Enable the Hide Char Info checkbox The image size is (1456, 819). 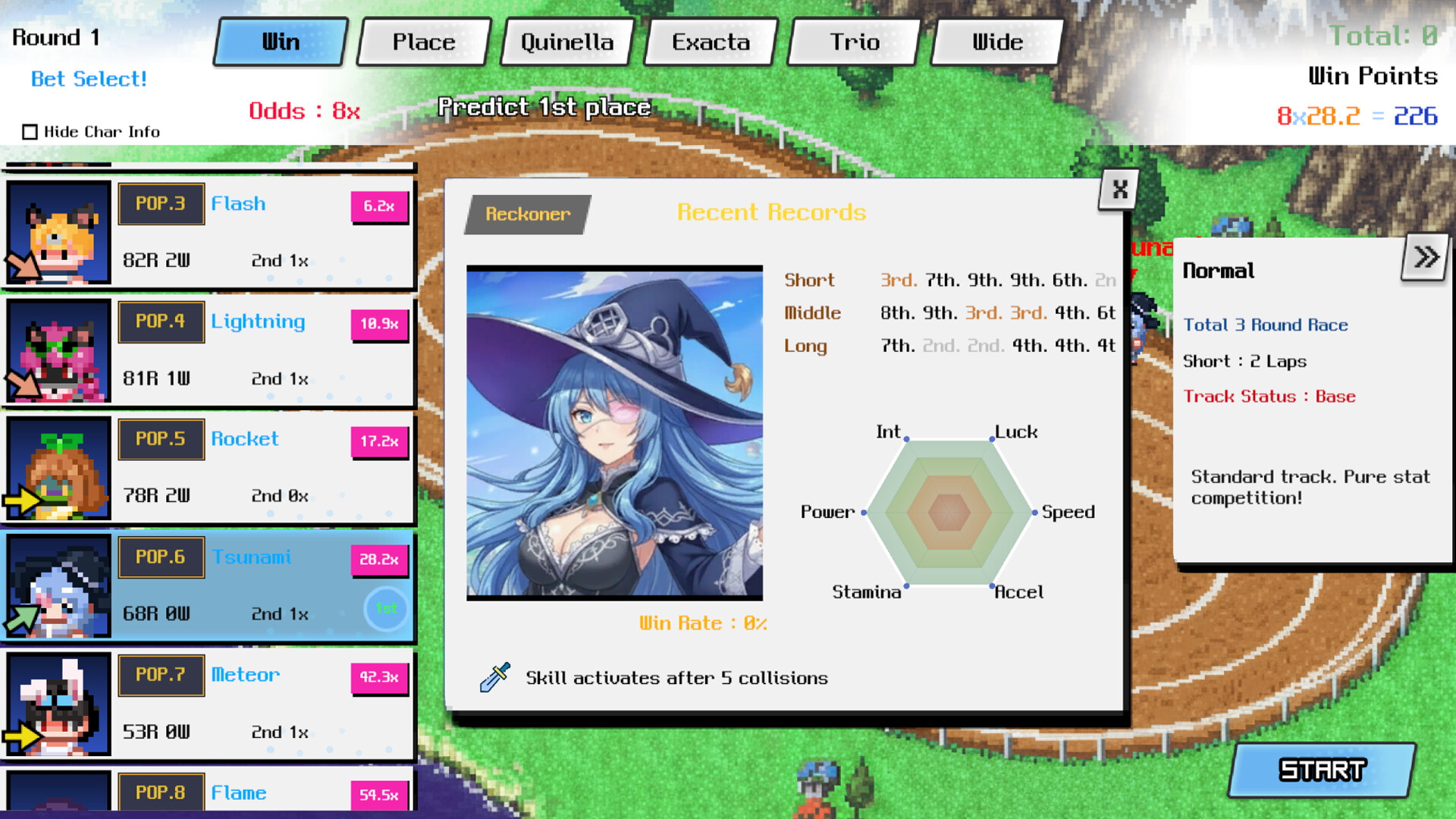tap(30, 131)
